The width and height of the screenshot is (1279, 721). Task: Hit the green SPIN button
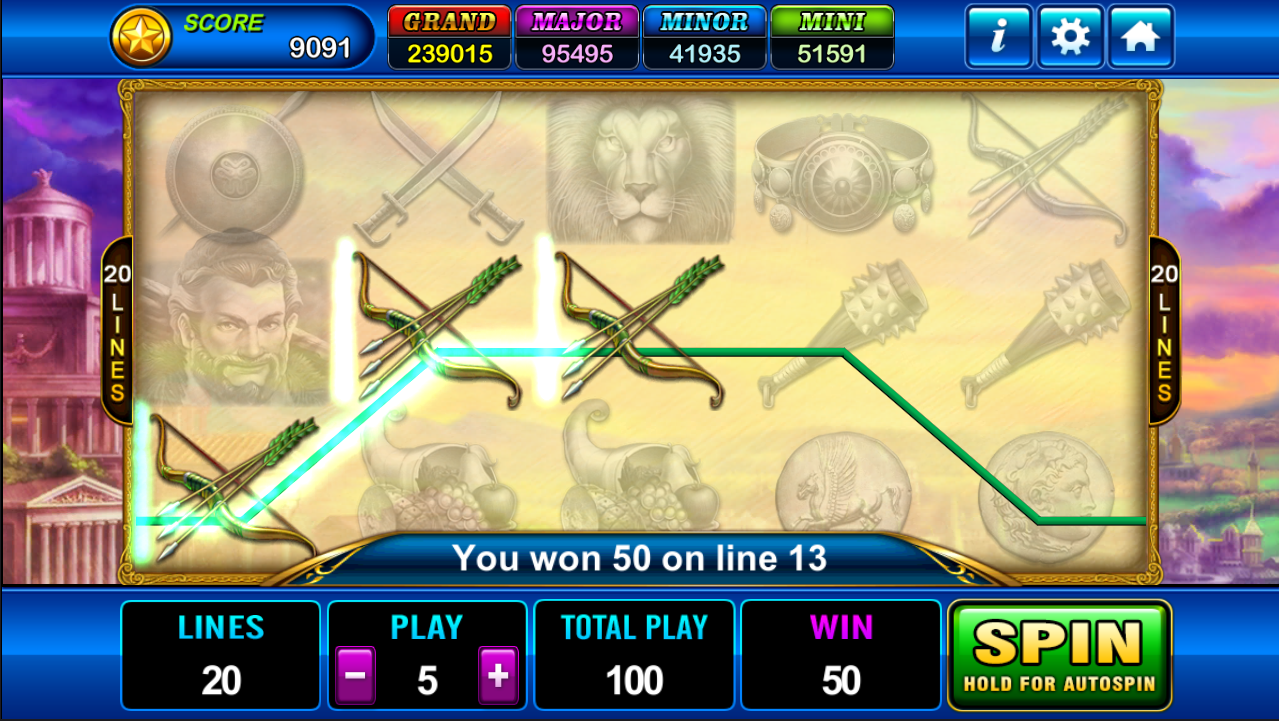[1059, 654]
